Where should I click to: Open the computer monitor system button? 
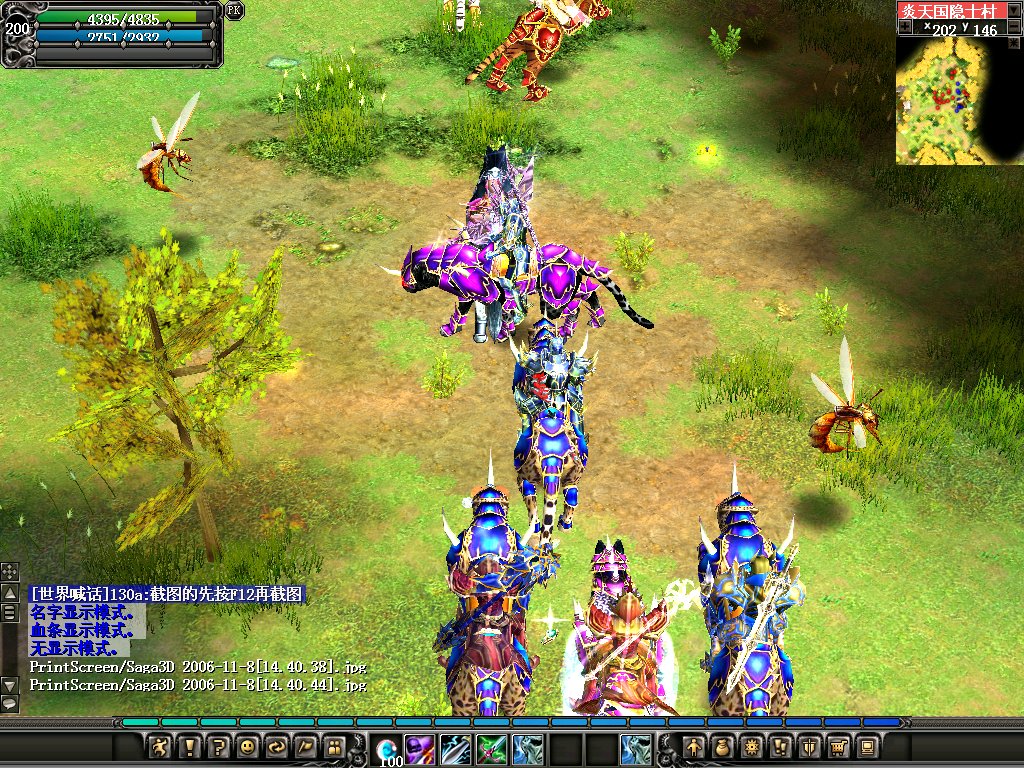tap(867, 747)
